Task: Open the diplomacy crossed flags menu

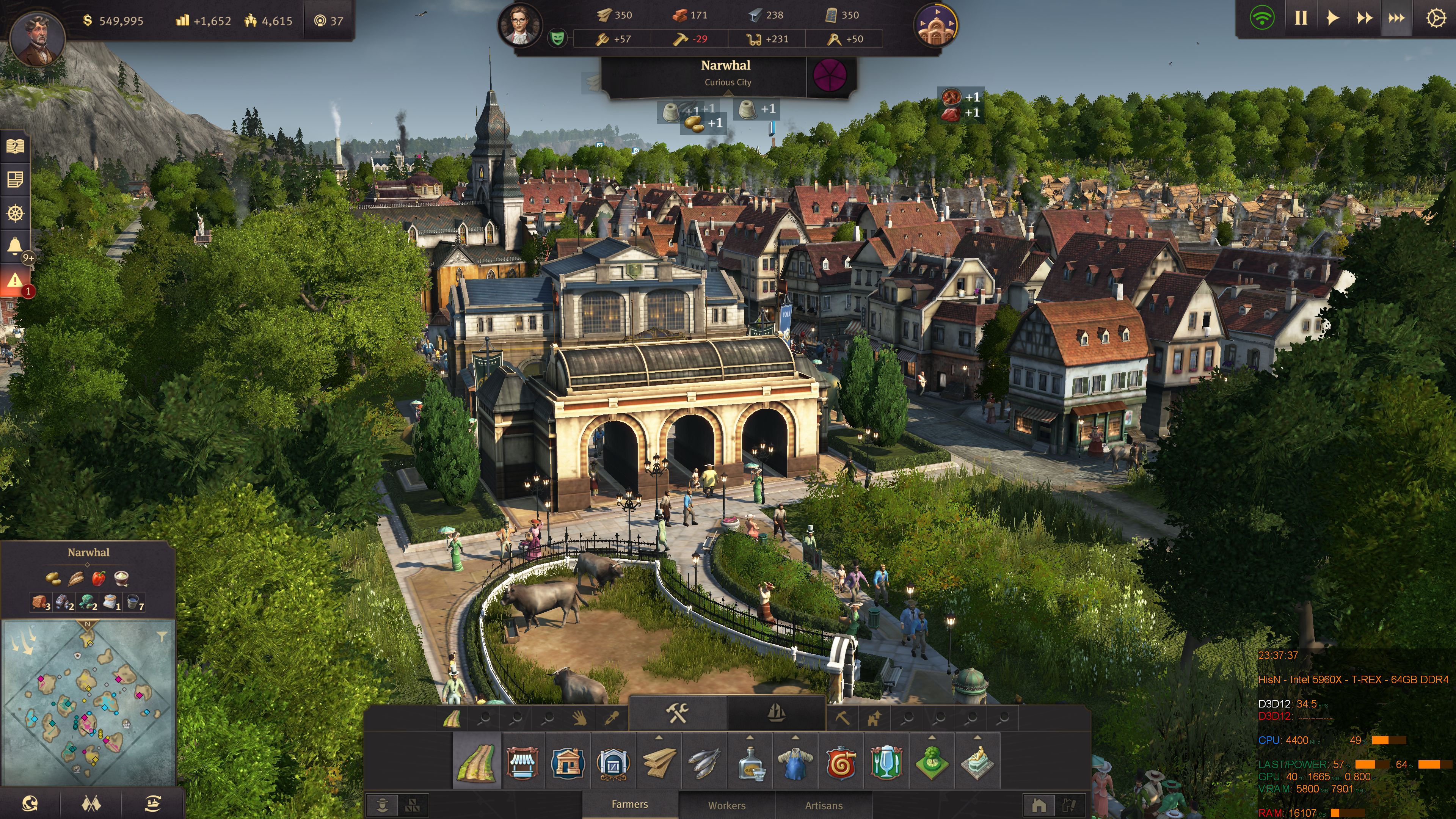Action: (x=91, y=803)
